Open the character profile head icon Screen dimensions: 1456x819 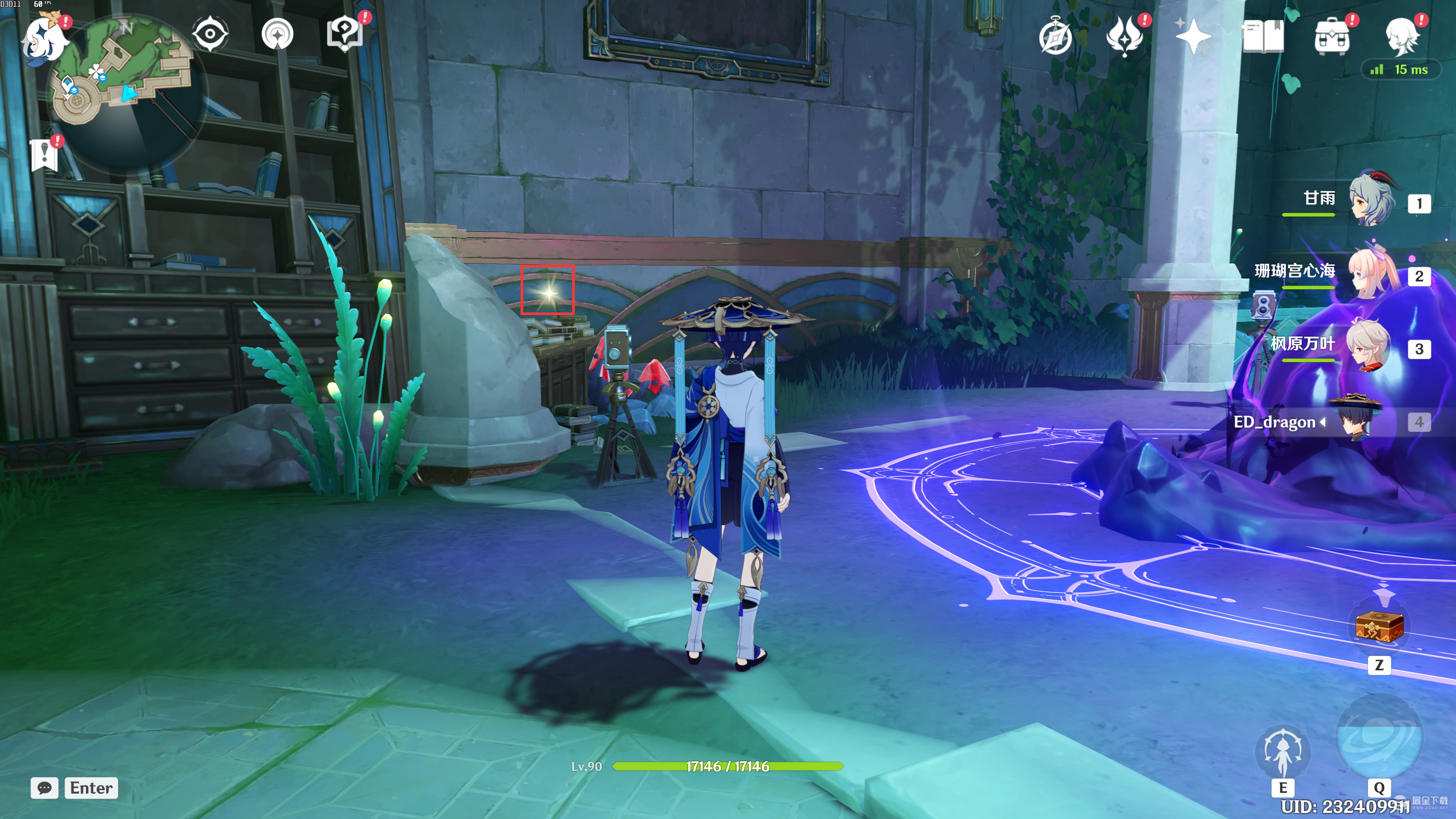1402,37
